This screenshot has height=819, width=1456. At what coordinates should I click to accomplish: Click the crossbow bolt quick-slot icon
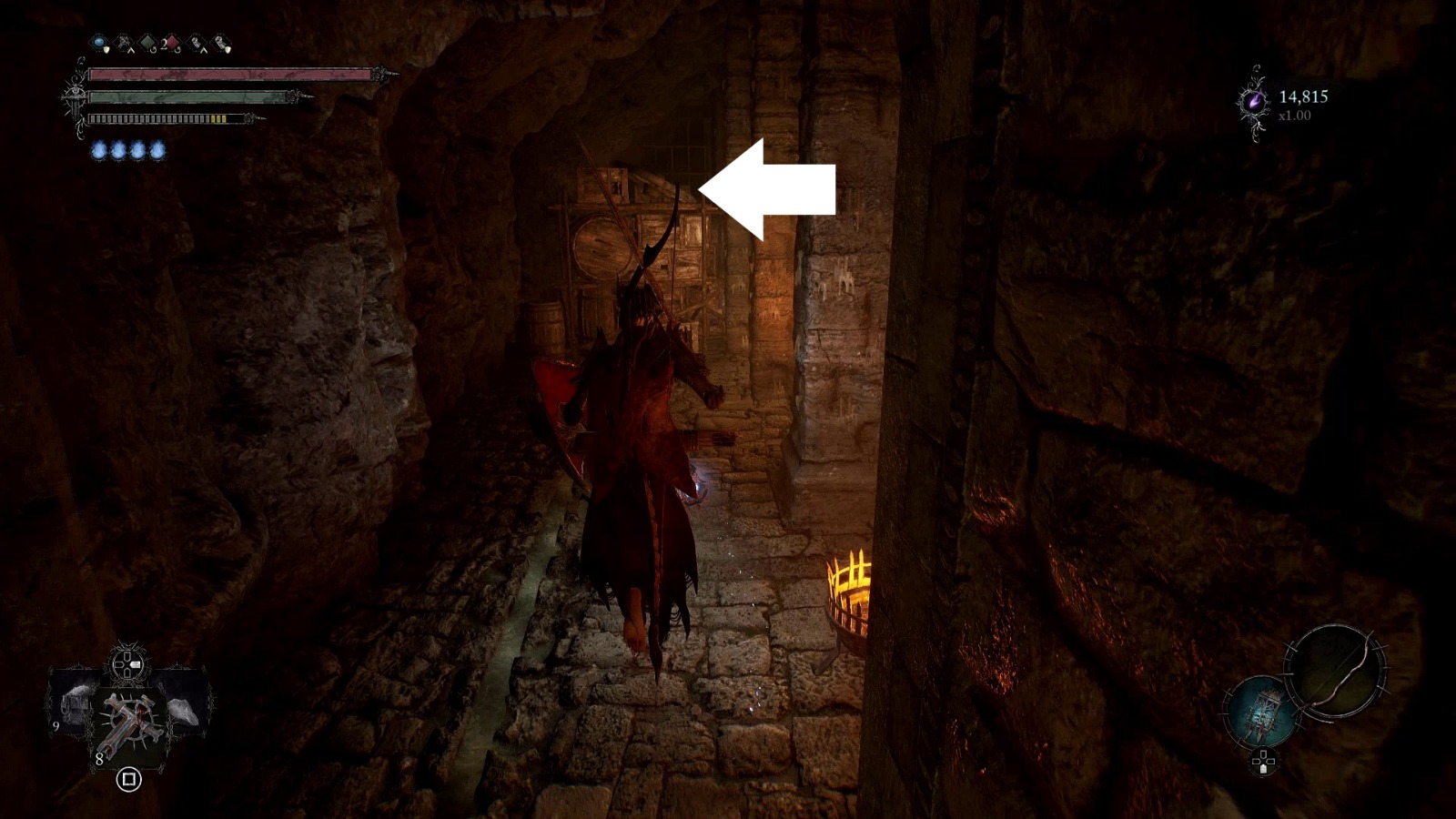coord(123,43)
